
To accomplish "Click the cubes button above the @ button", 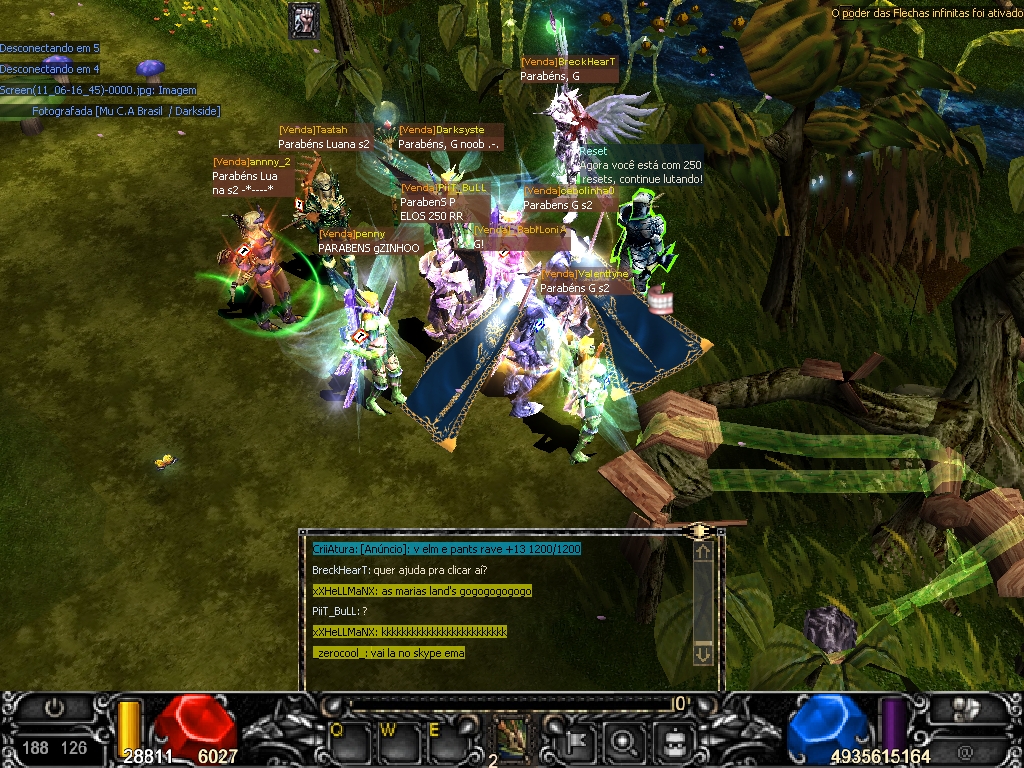I will 966,709.
